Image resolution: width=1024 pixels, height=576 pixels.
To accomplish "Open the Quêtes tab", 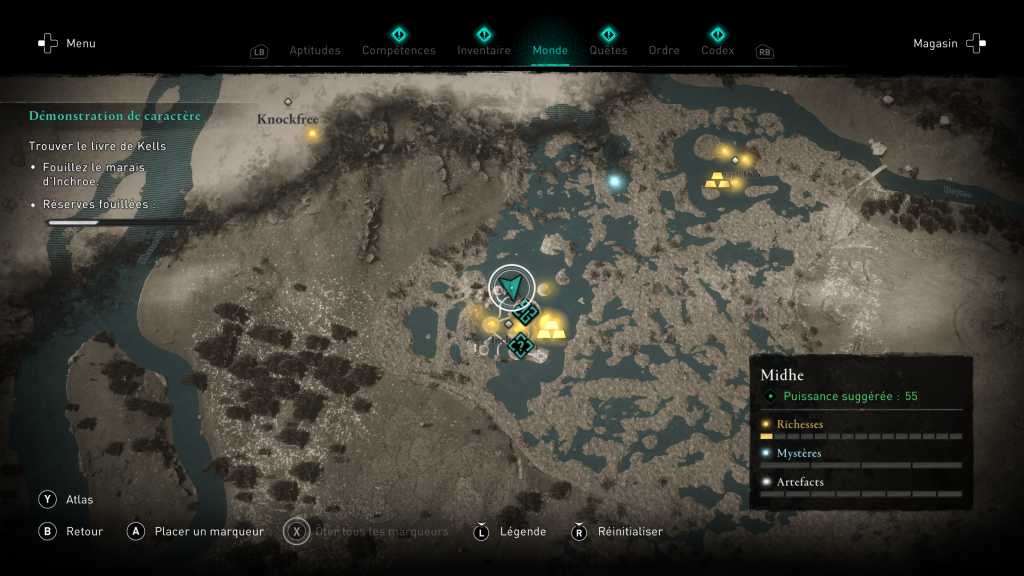I will point(608,50).
